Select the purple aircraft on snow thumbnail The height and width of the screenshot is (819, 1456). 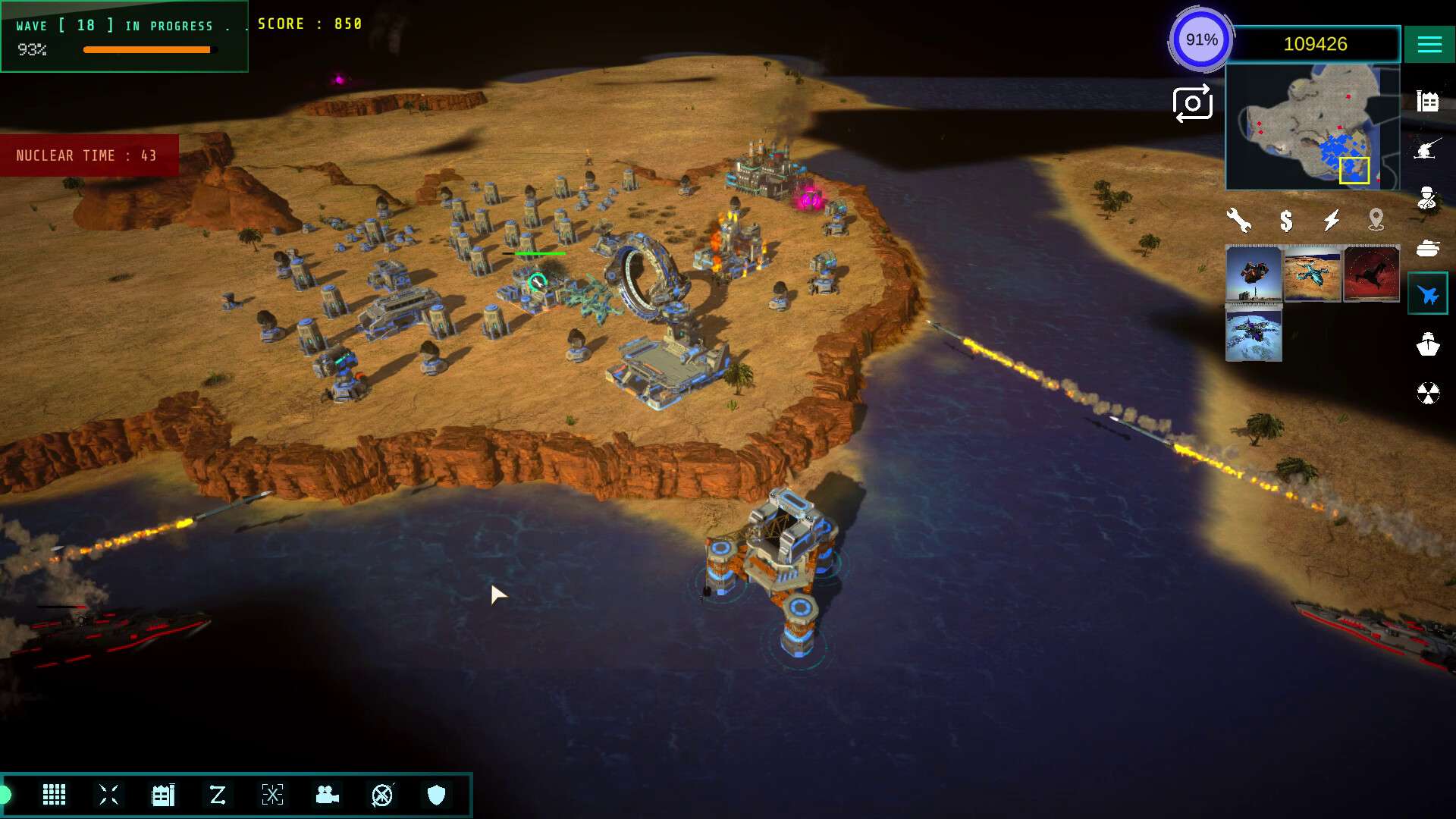pos(1254,334)
